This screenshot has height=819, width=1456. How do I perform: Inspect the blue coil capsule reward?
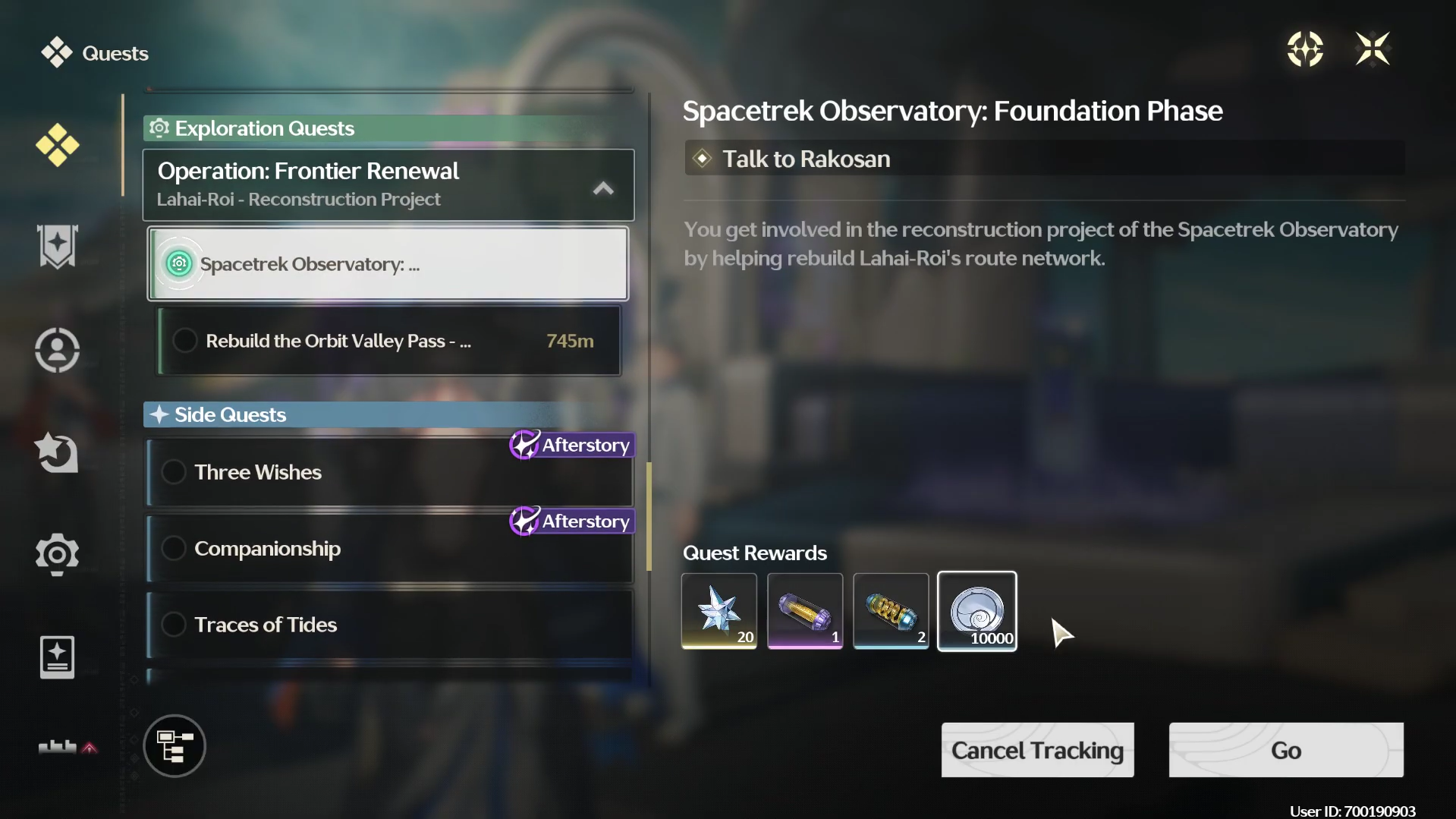tap(891, 611)
